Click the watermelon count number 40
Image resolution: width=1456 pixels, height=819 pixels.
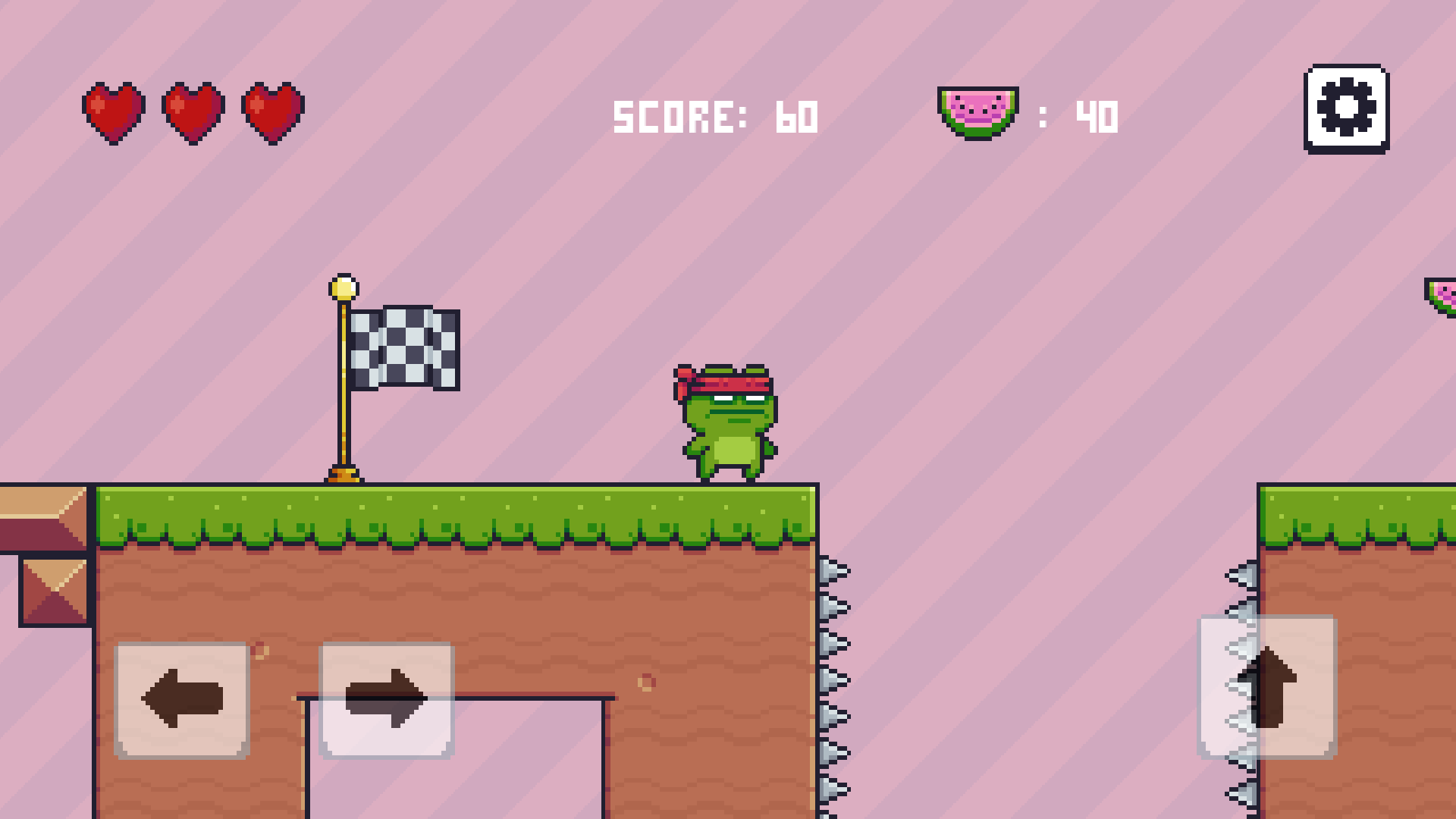click(1097, 115)
